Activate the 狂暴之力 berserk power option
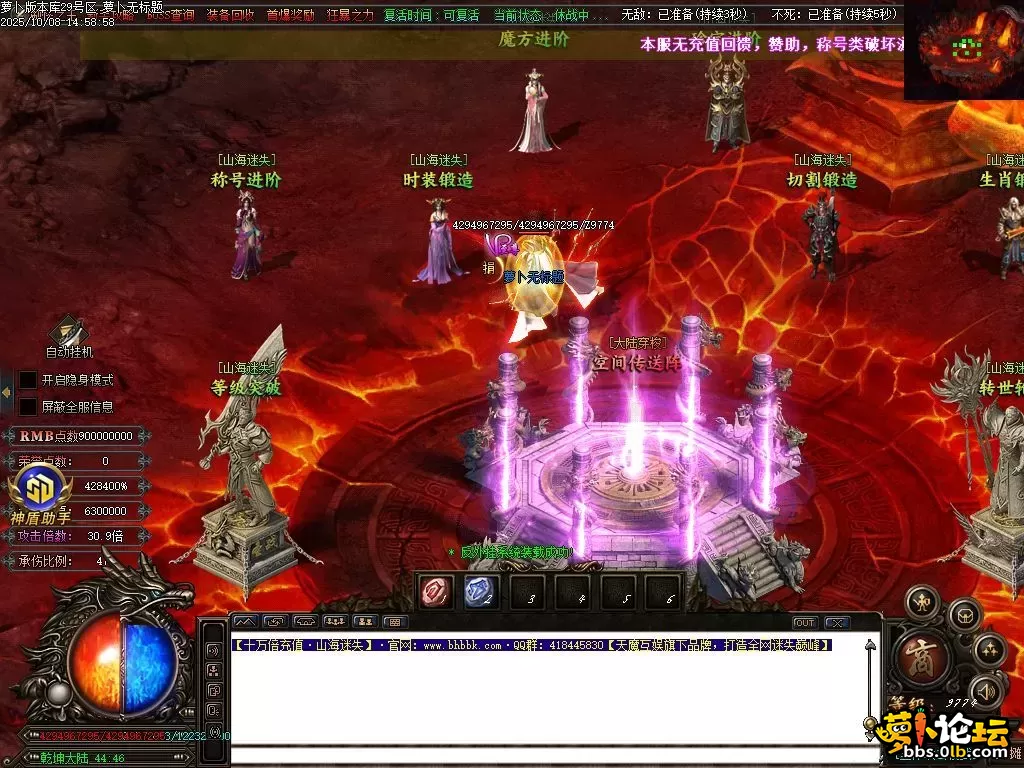Screen dimensions: 1024x768 tap(350, 15)
